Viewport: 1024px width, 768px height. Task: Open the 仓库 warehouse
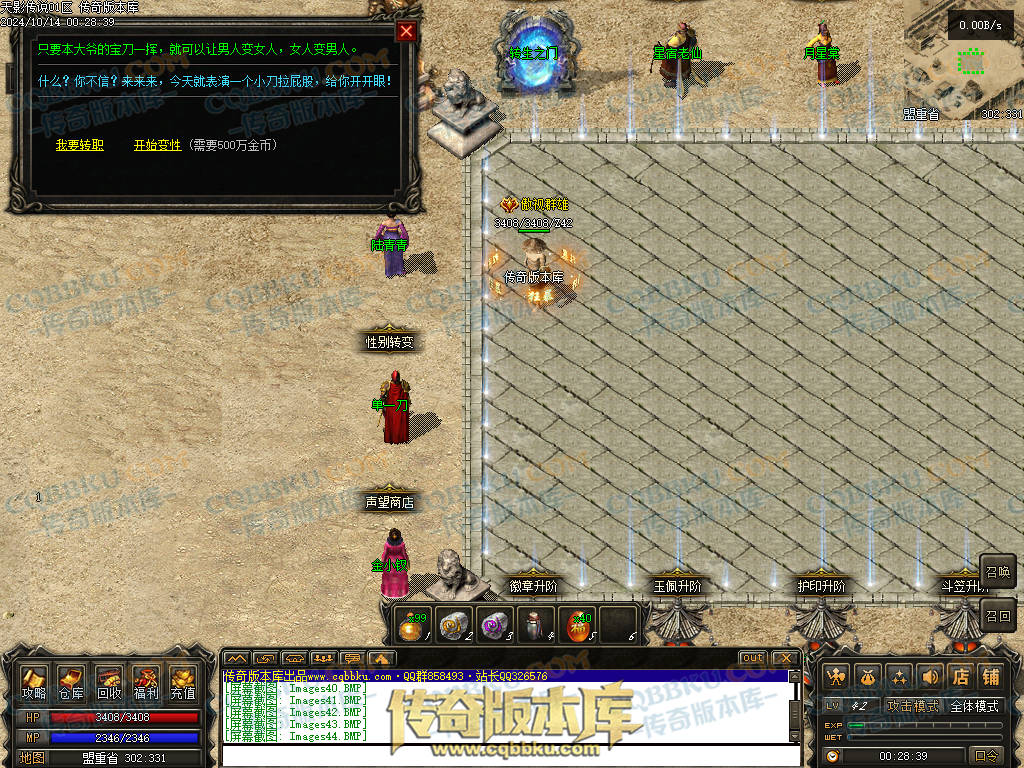pyautogui.click(x=71, y=683)
